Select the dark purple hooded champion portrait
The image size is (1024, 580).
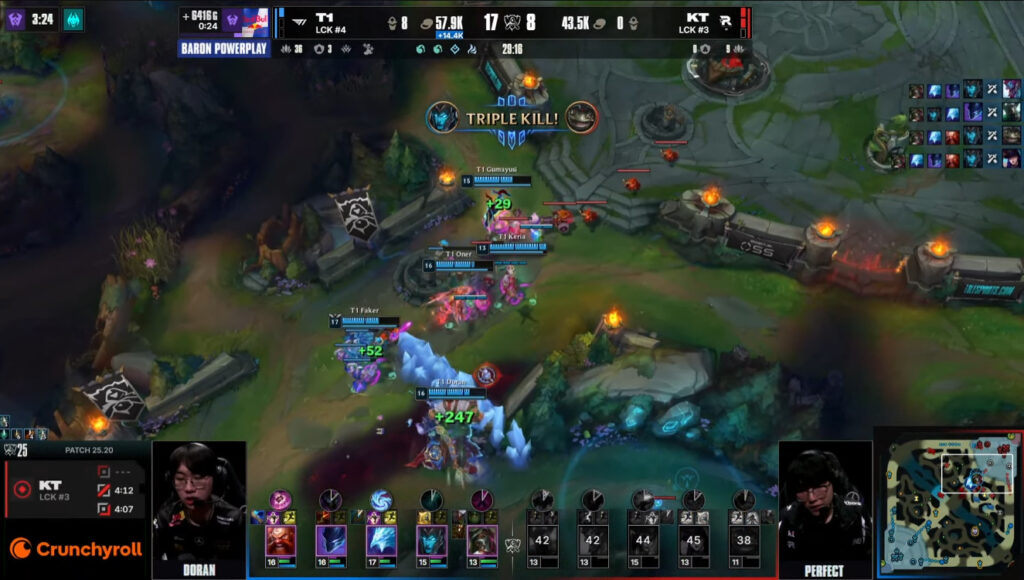coord(331,540)
